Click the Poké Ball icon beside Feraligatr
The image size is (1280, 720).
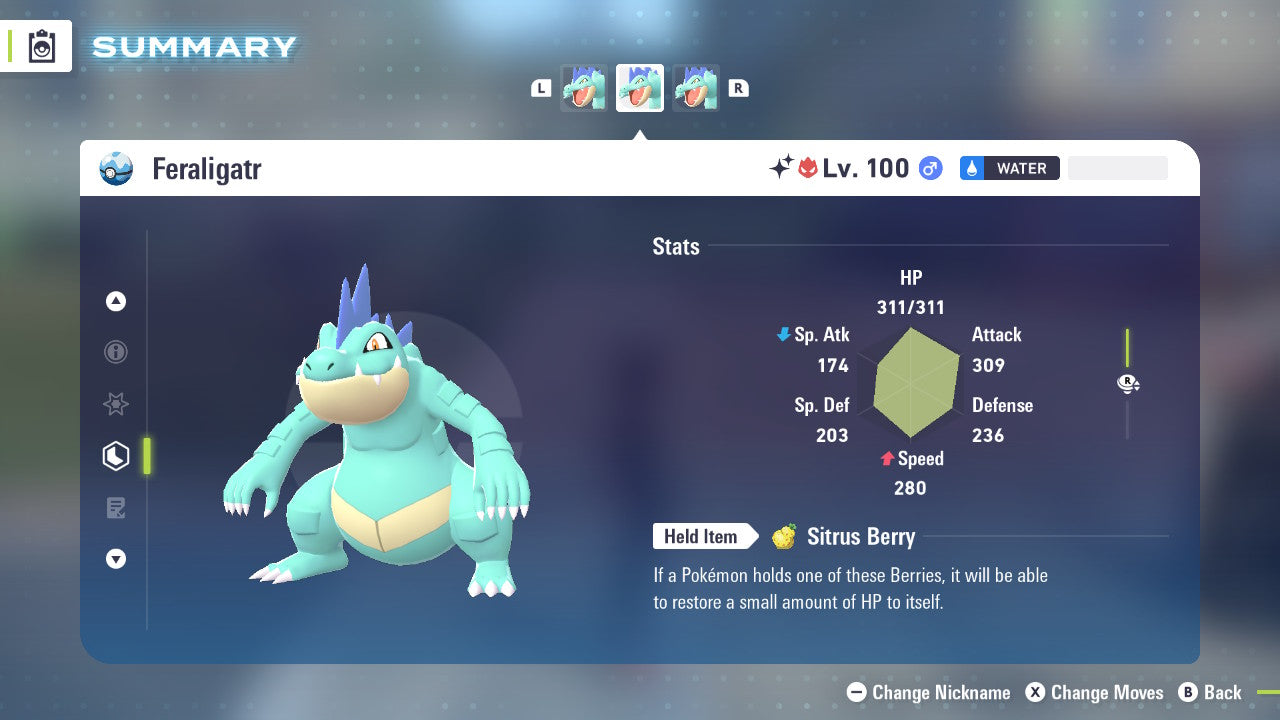117,169
